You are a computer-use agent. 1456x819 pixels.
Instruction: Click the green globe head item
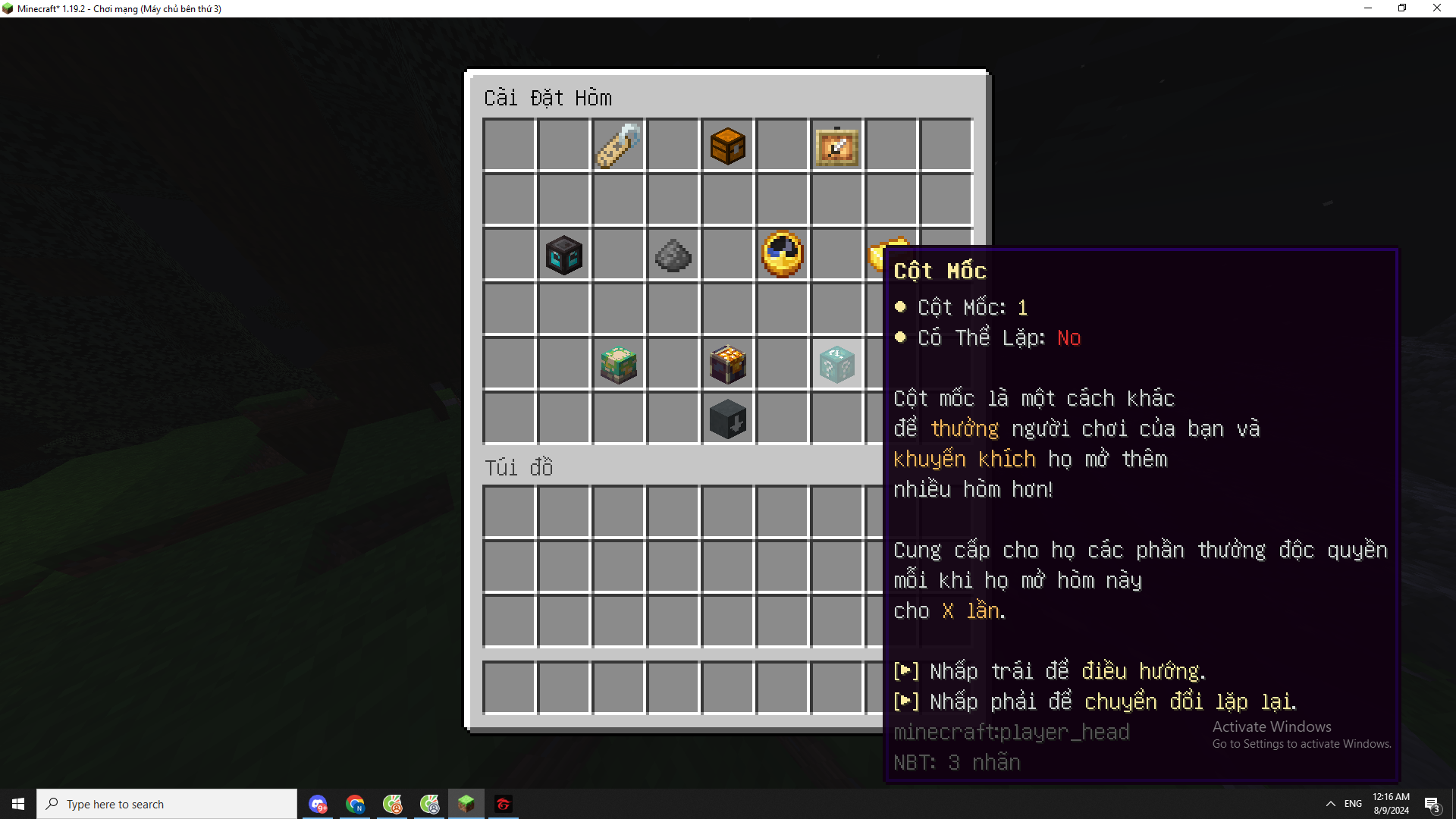(618, 364)
